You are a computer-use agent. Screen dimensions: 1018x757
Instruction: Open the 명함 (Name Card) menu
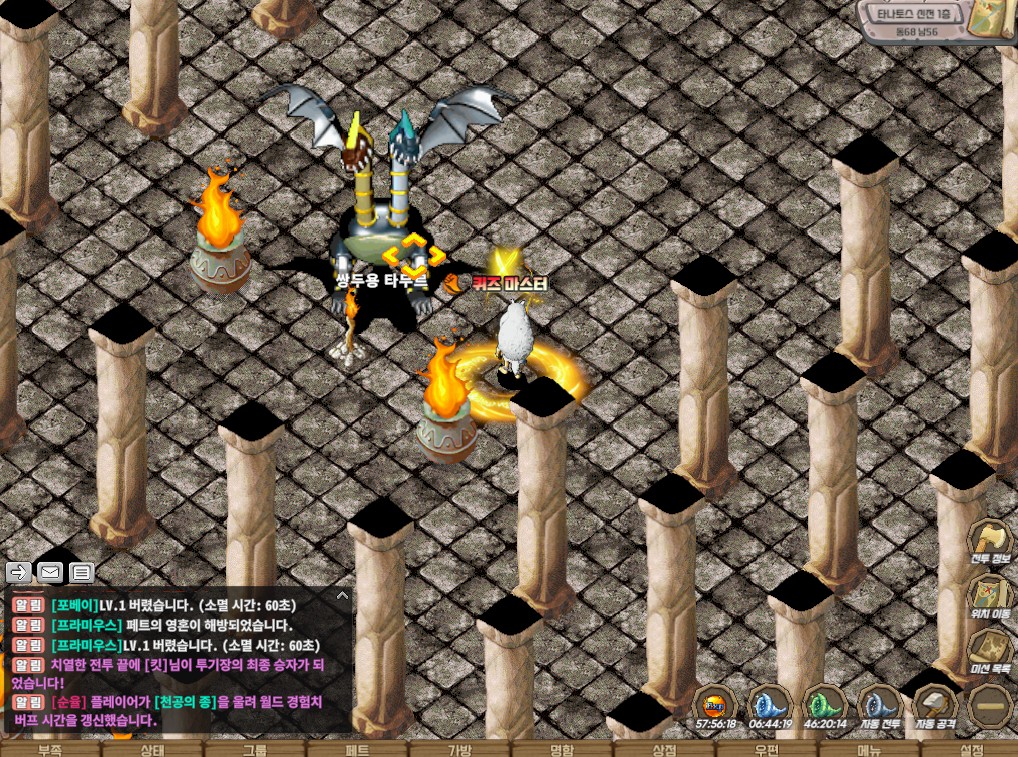pyautogui.click(x=561, y=749)
